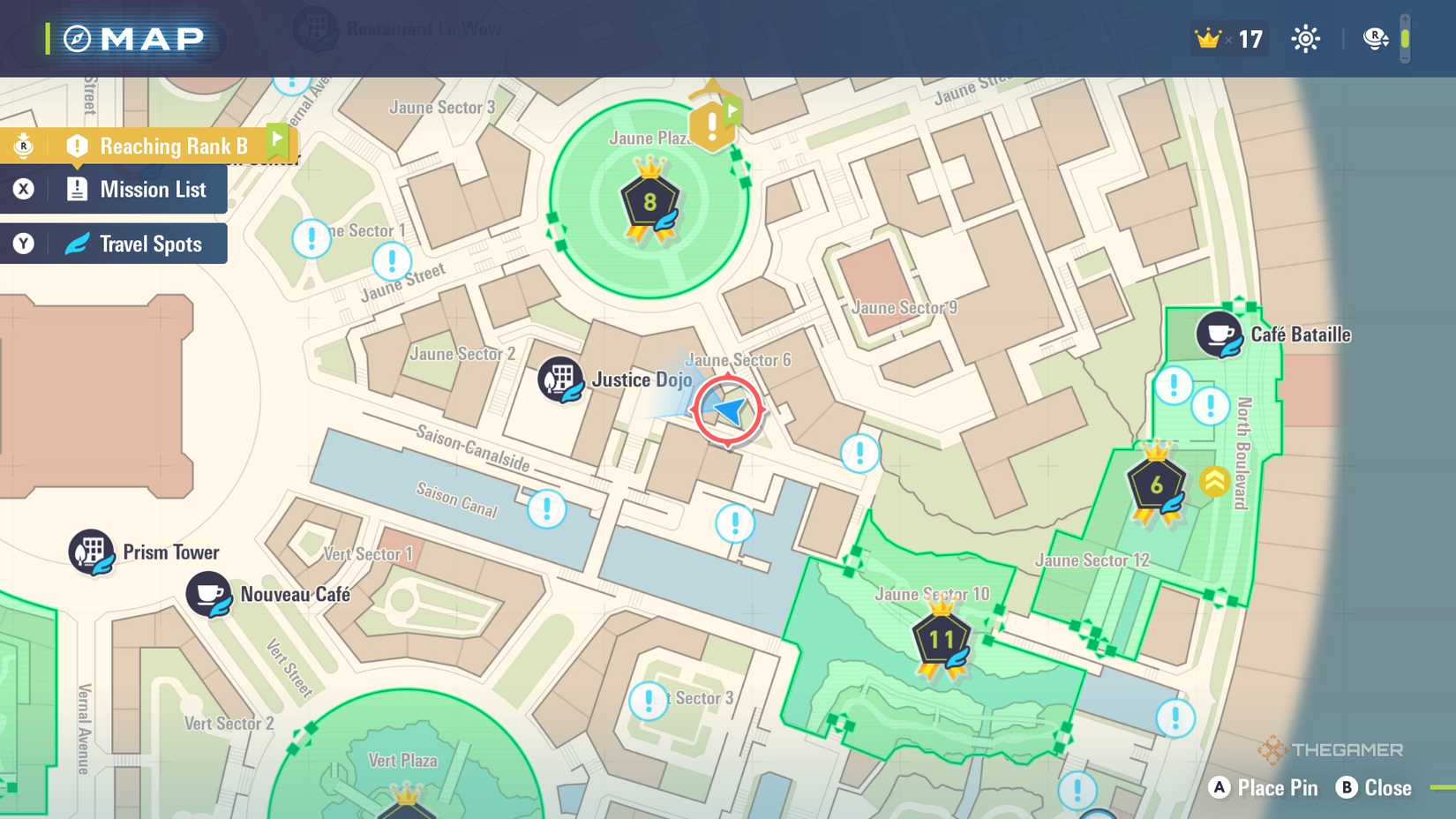Expand the double-chevron marker near badge 6
This screenshot has width=1456, height=819.
tap(1215, 484)
